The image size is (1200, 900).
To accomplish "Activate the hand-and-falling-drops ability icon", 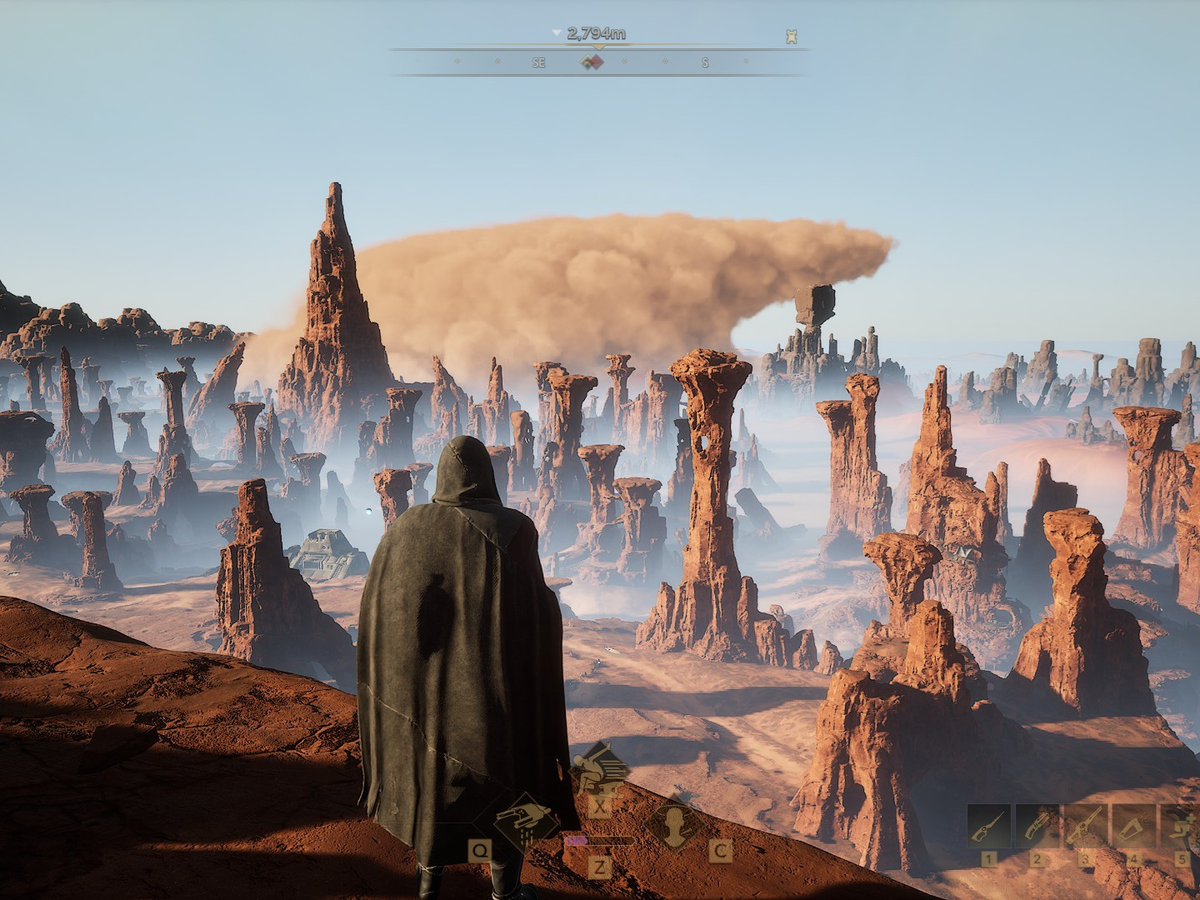I will 525,820.
